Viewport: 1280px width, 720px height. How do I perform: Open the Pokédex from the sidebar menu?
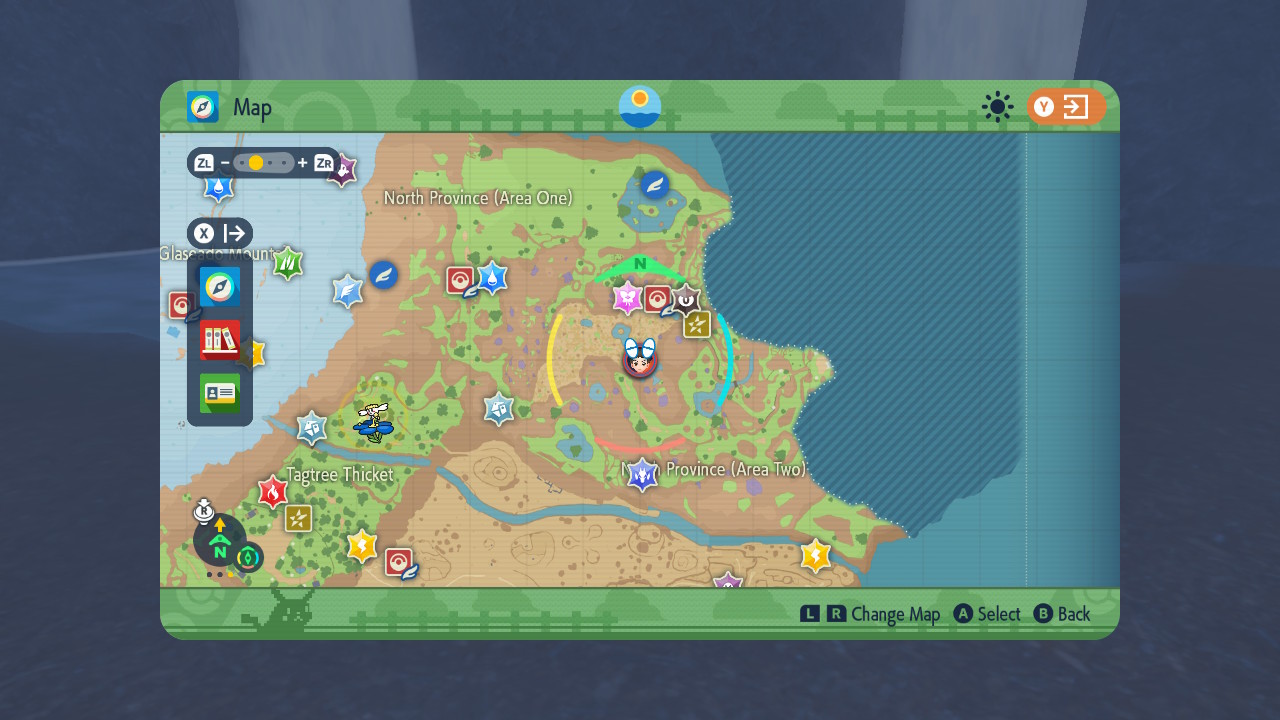coord(219,340)
